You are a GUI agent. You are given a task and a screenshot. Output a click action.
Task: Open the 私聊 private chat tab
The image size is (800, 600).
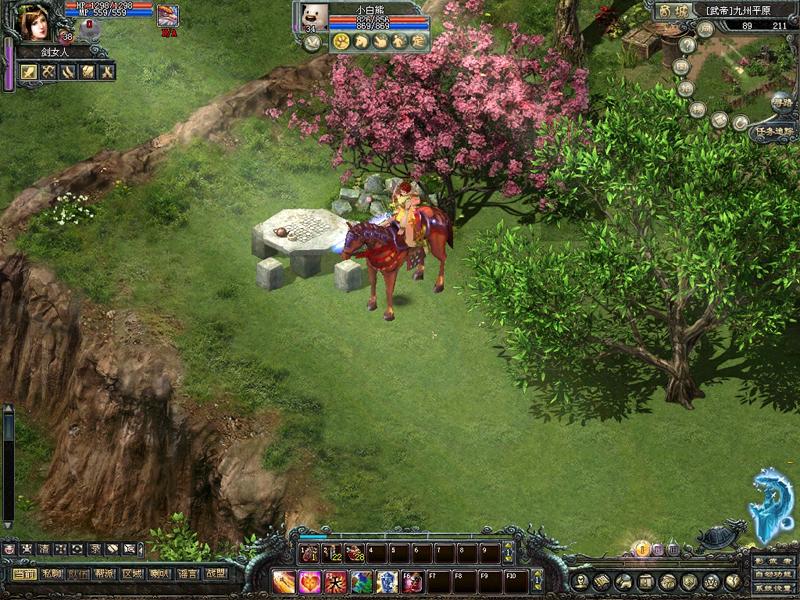[x=52, y=574]
